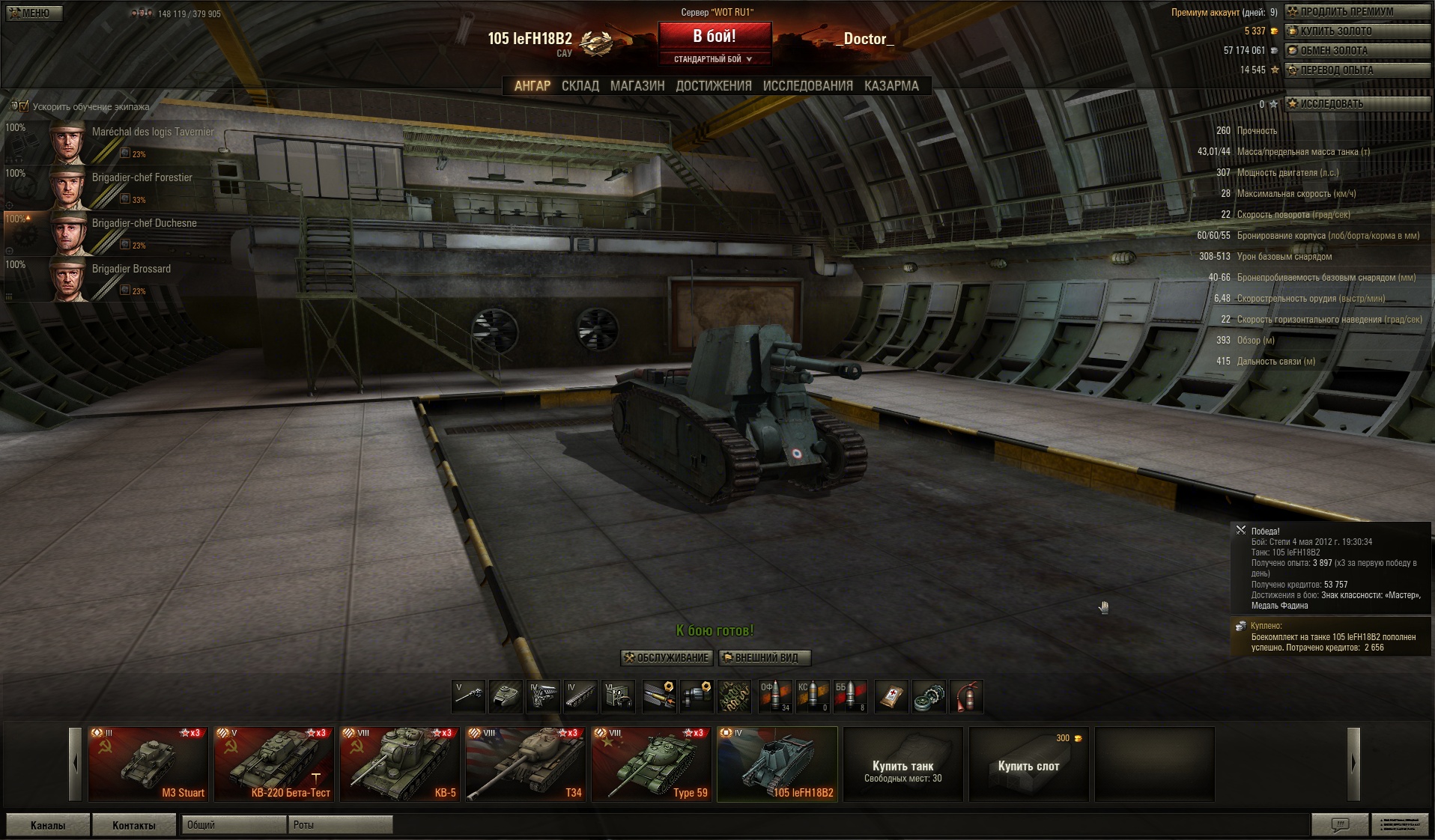This screenshot has height=840, width=1435.
Task: Click the Купить слот tile
Action: (x=1028, y=764)
